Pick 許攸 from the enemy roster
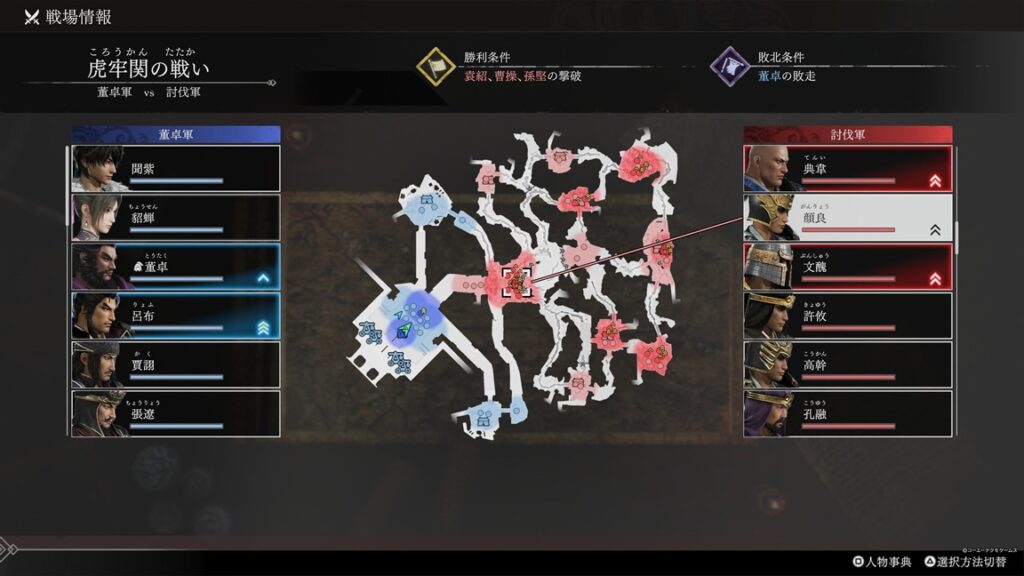Viewport: 1024px width, 576px height. 848,315
